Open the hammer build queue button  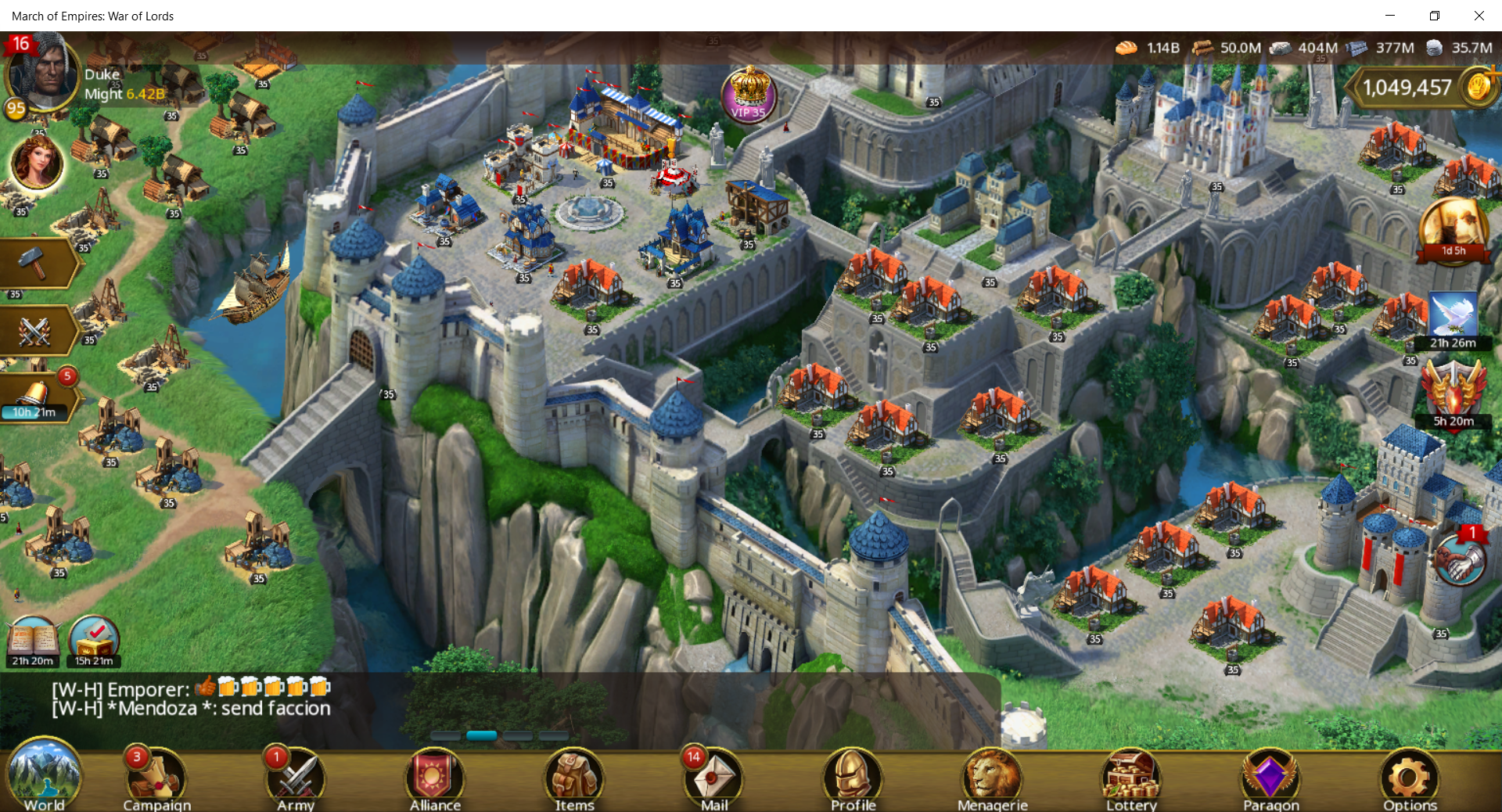coord(35,264)
